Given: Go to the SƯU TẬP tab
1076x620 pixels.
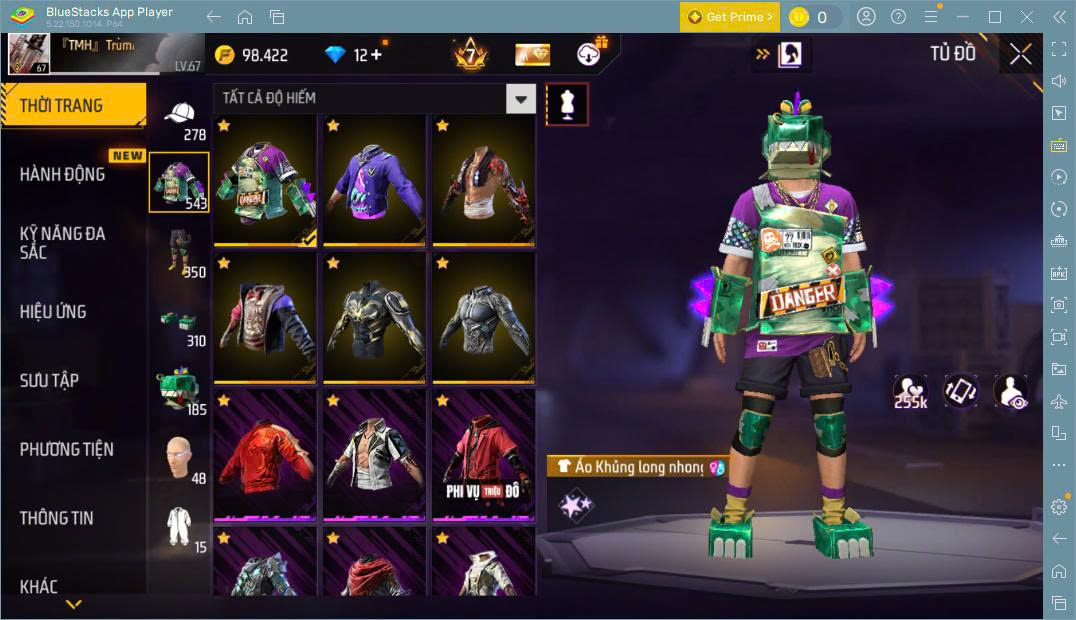Looking at the screenshot, I should coord(49,381).
